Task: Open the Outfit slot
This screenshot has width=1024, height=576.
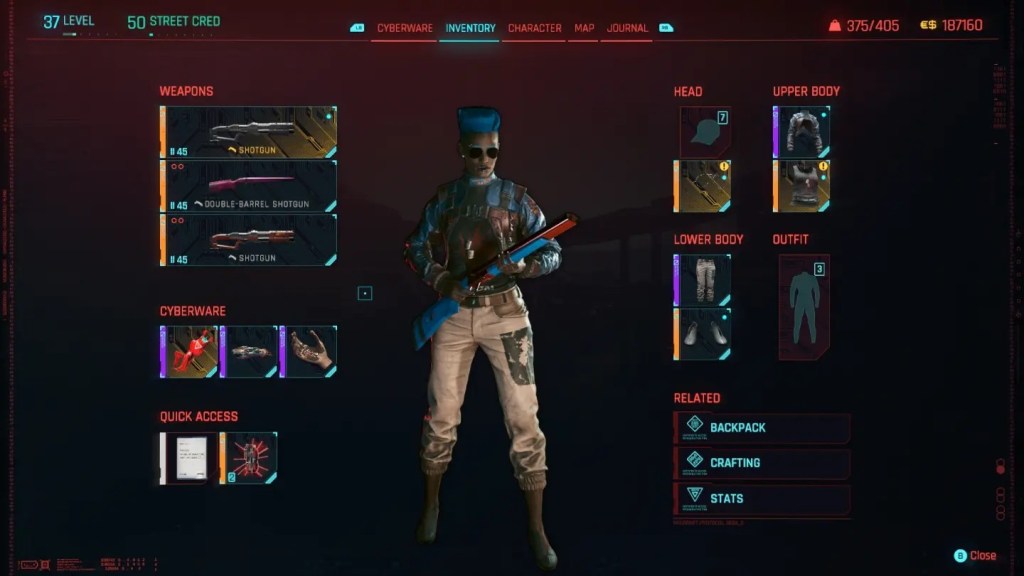Action: click(804, 306)
